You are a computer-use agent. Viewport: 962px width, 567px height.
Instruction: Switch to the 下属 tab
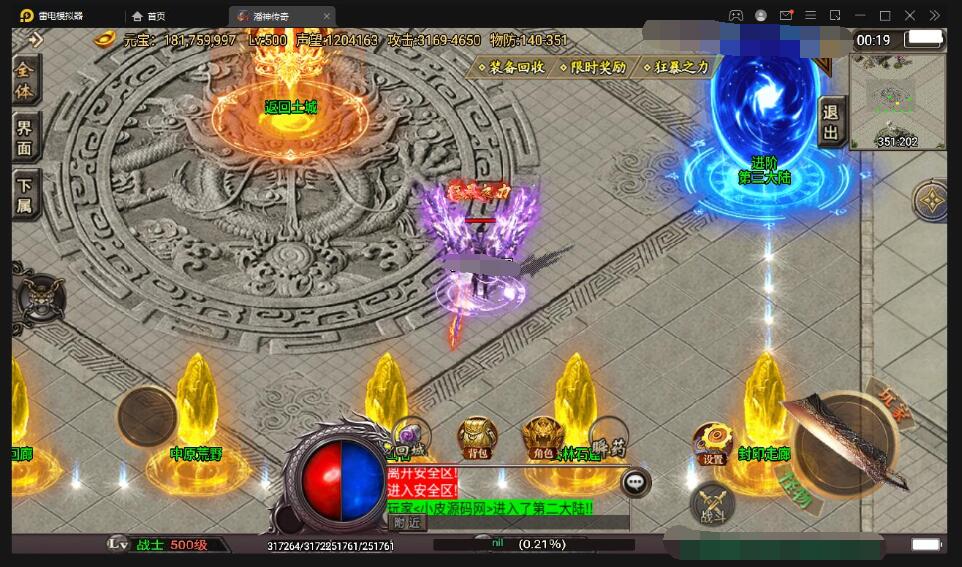[x=25, y=192]
